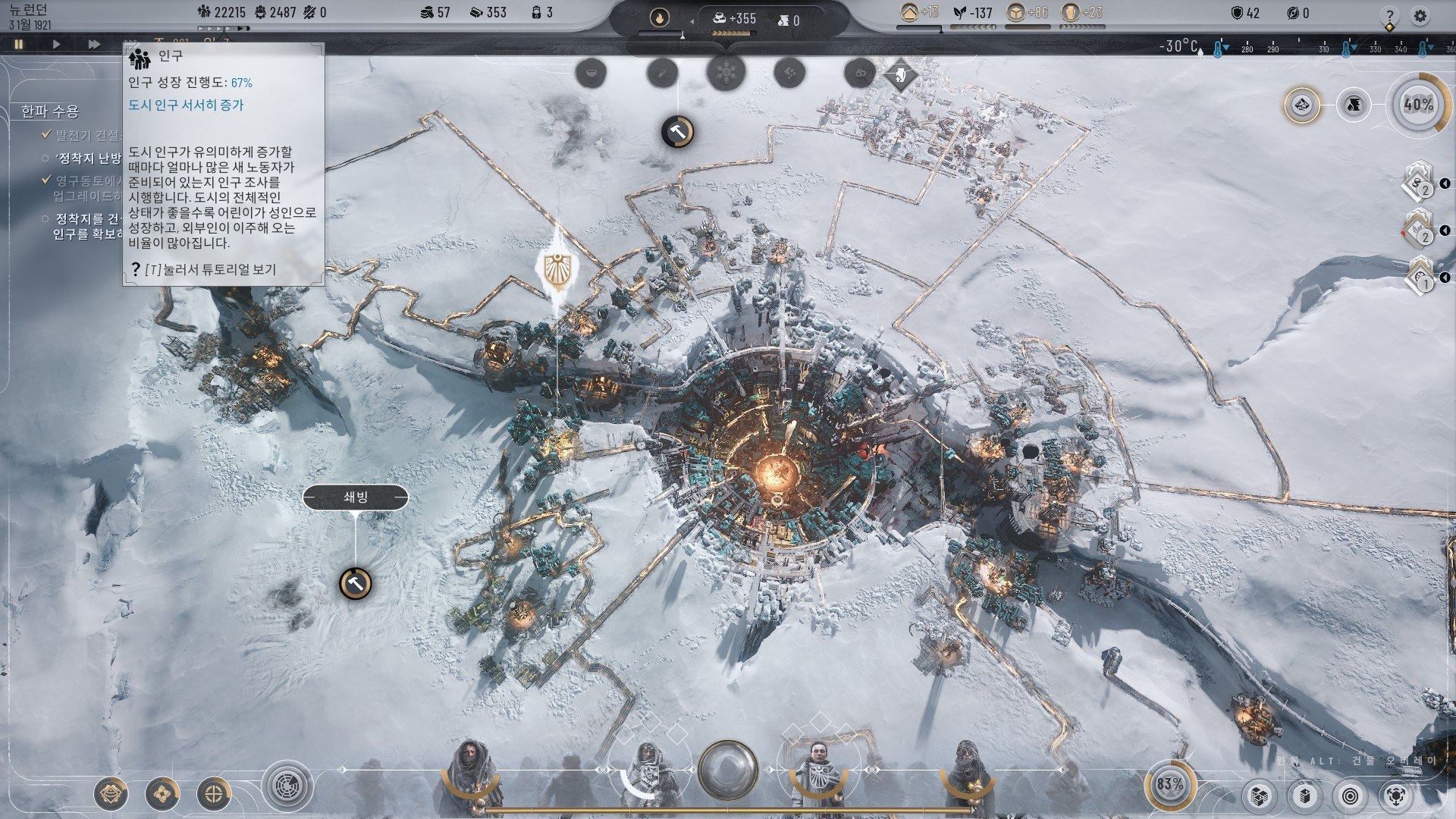Set normal speed with the play button

[56, 44]
